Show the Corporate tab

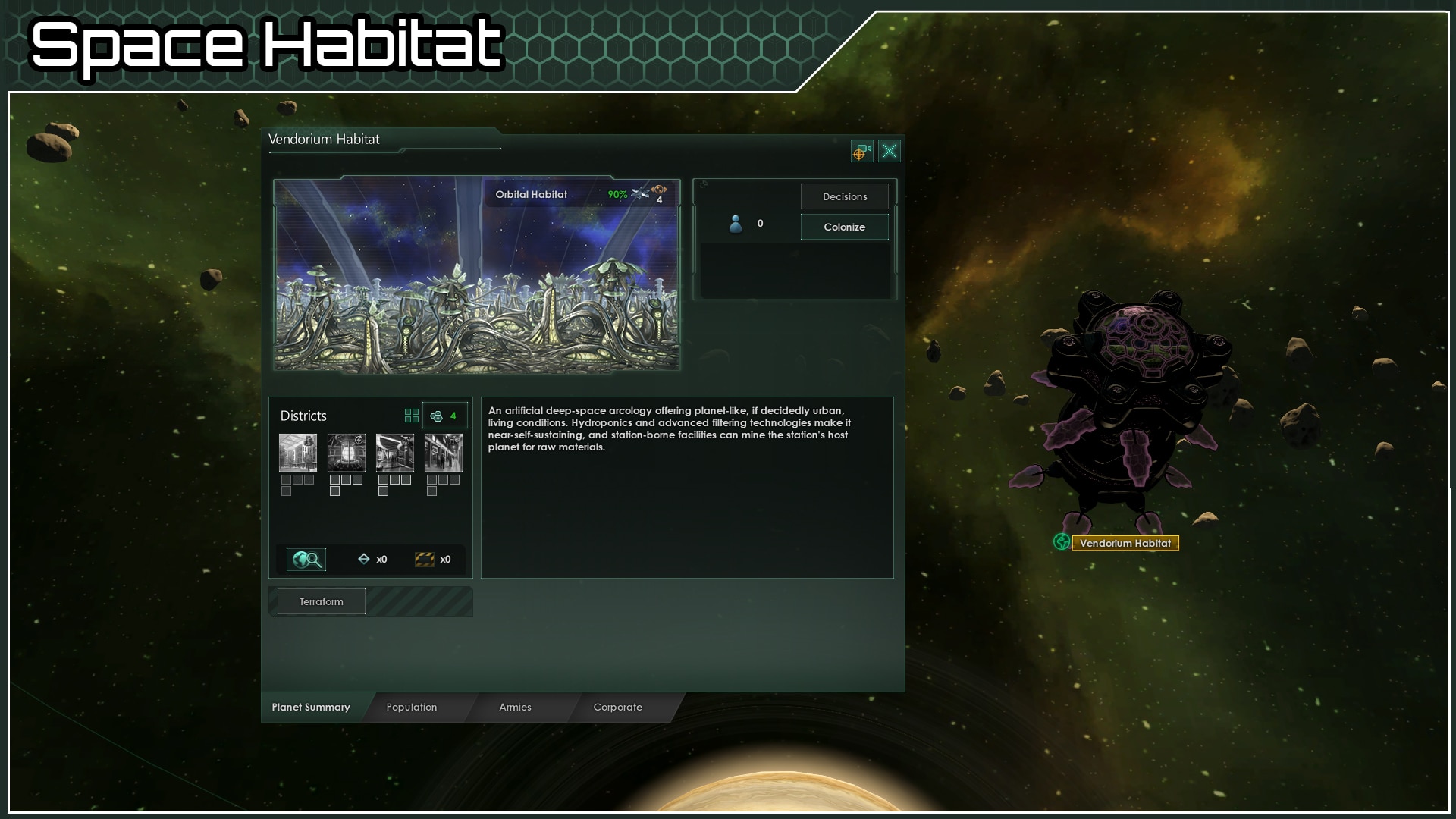click(617, 707)
